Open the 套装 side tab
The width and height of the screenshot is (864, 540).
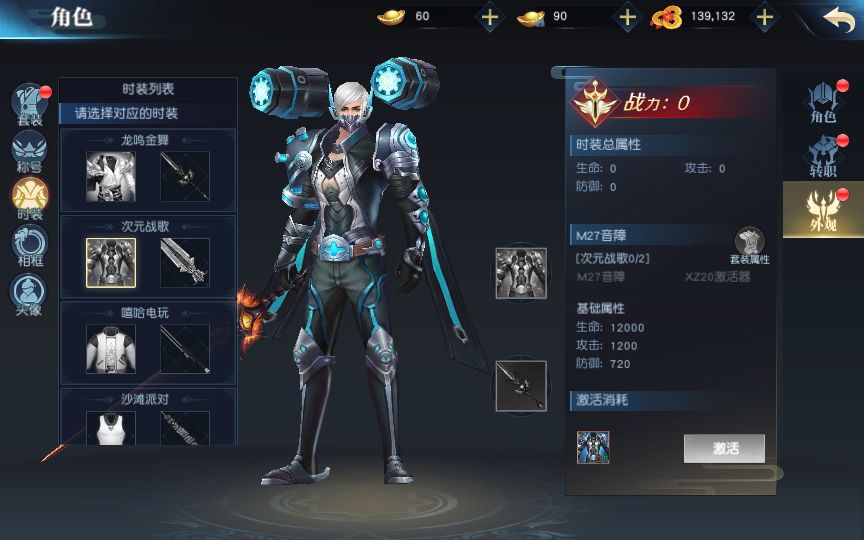30,105
